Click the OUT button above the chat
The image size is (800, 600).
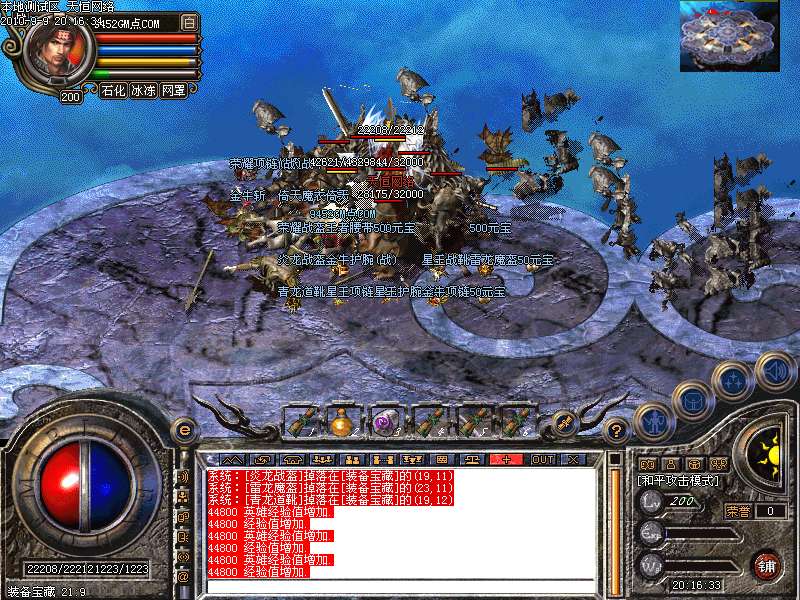click(x=542, y=459)
